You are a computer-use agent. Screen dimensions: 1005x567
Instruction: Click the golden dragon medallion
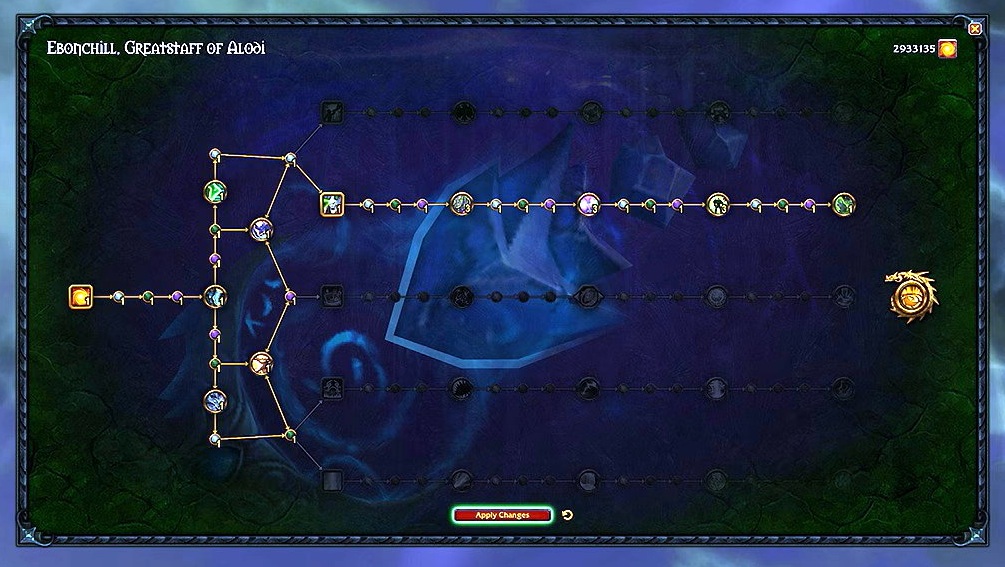910,297
